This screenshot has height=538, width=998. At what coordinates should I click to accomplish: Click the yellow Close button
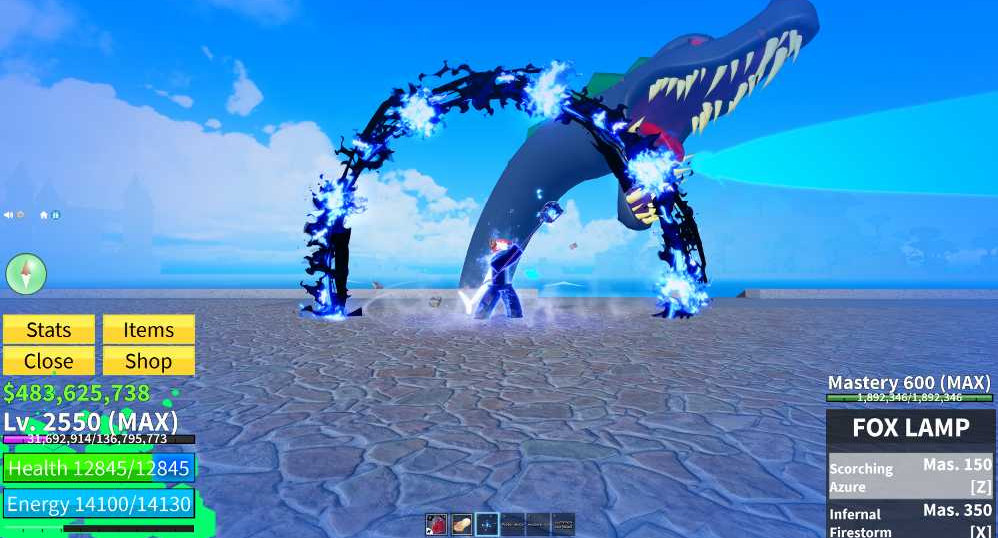pos(49,361)
